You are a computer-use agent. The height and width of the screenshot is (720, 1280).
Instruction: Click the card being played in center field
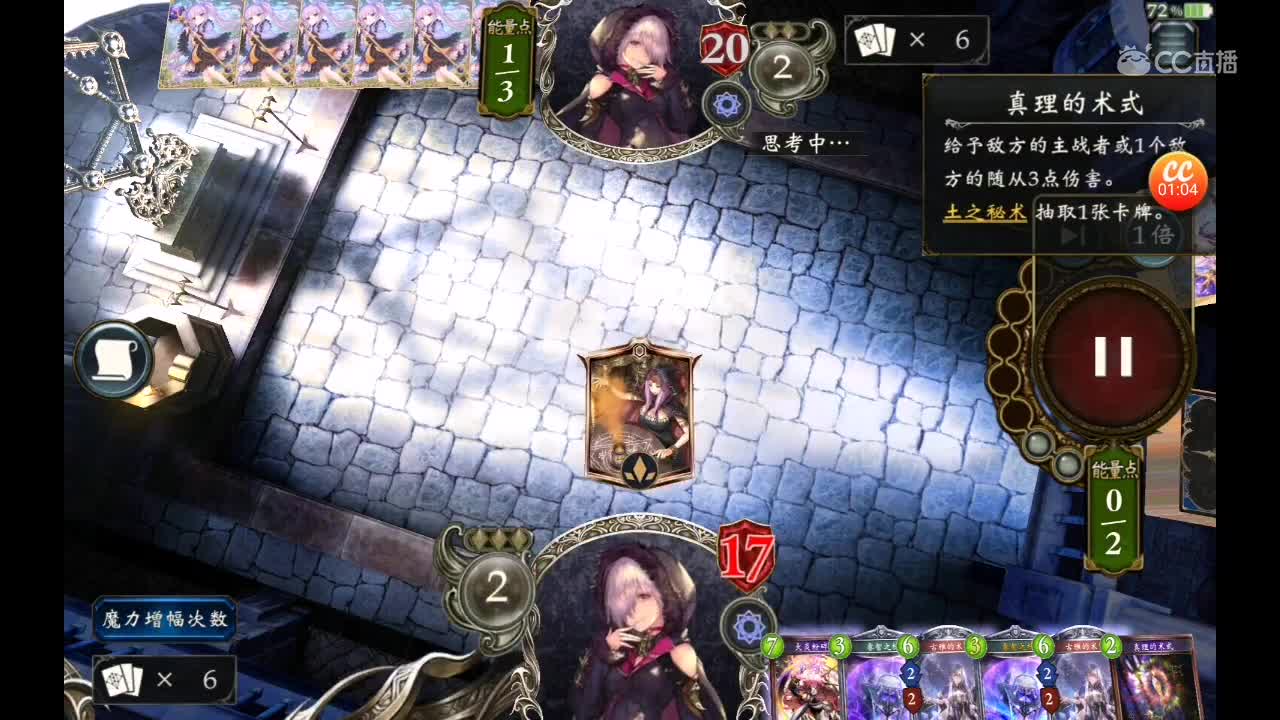(x=638, y=422)
